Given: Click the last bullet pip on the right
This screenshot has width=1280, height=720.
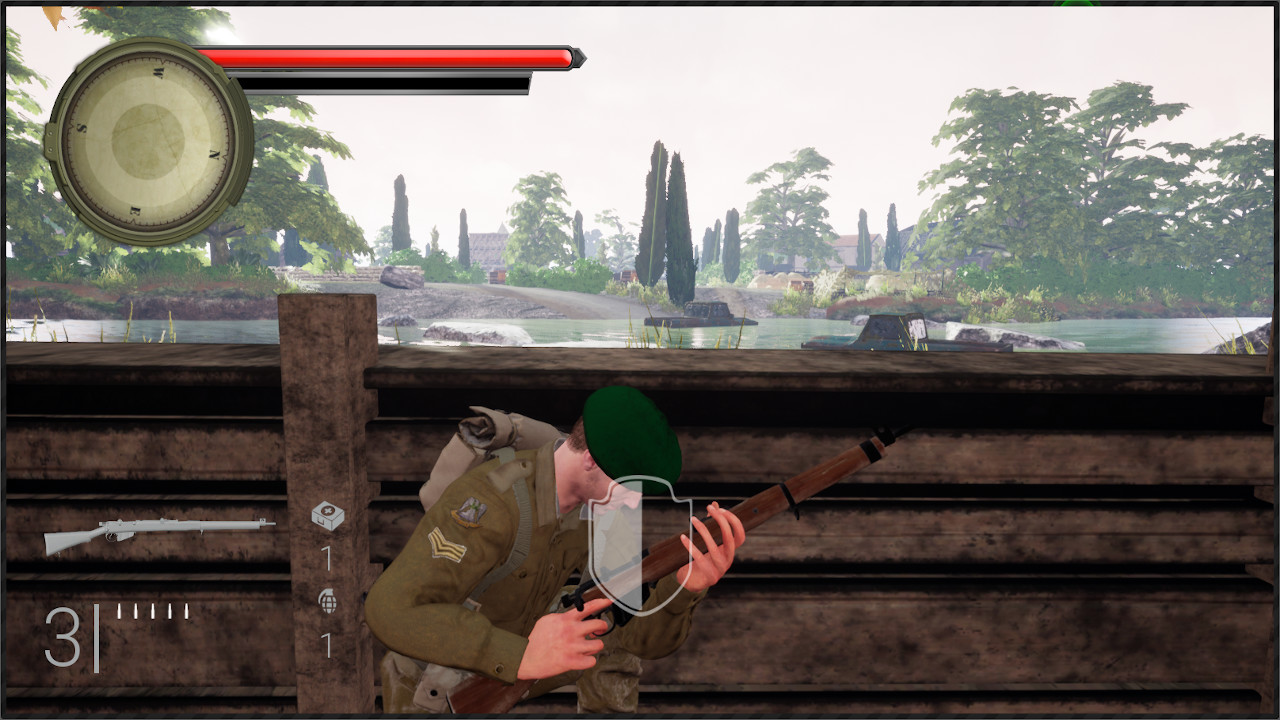Looking at the screenshot, I should [186, 609].
